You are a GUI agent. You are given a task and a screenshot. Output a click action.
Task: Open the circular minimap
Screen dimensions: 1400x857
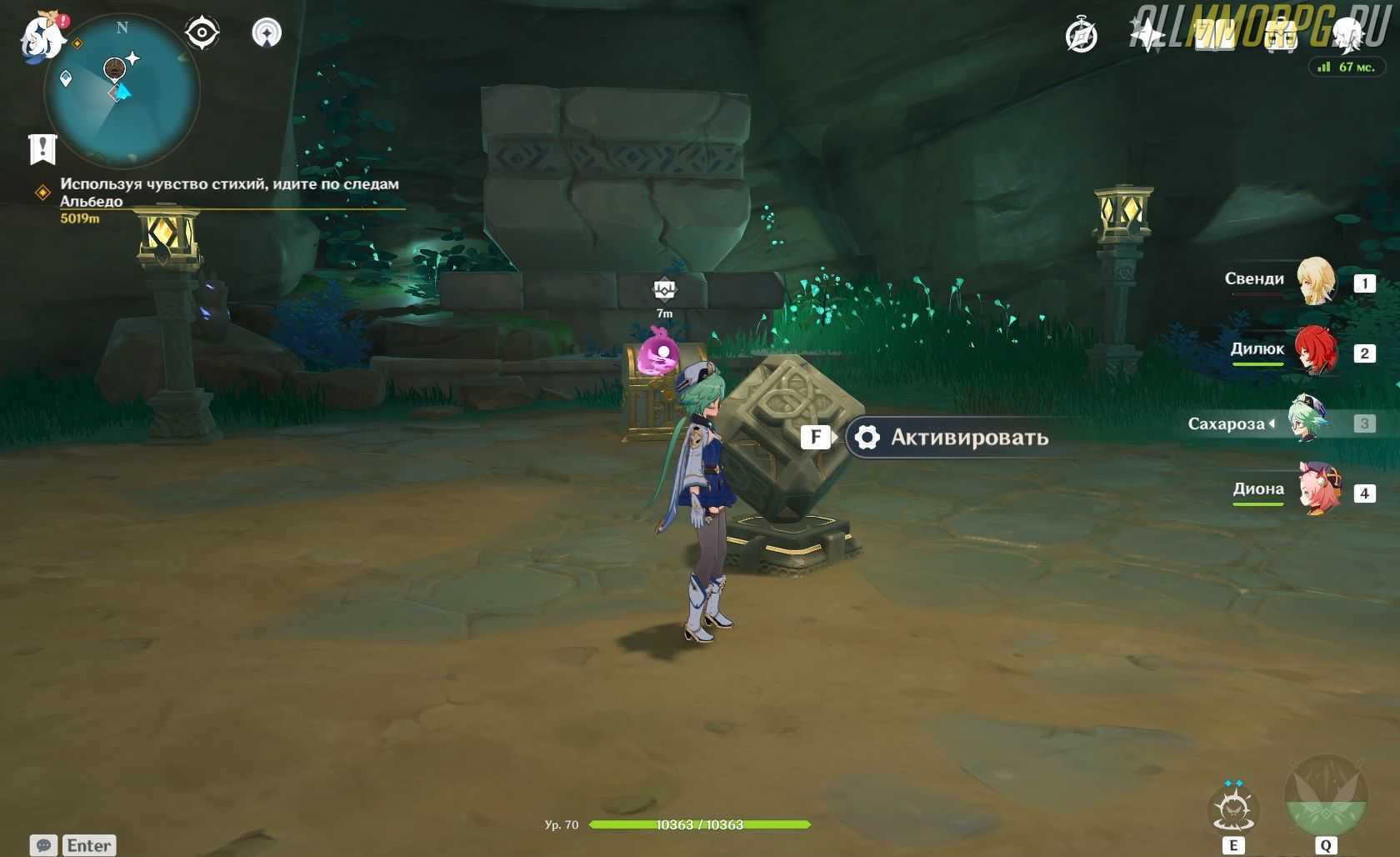pyautogui.click(x=122, y=92)
